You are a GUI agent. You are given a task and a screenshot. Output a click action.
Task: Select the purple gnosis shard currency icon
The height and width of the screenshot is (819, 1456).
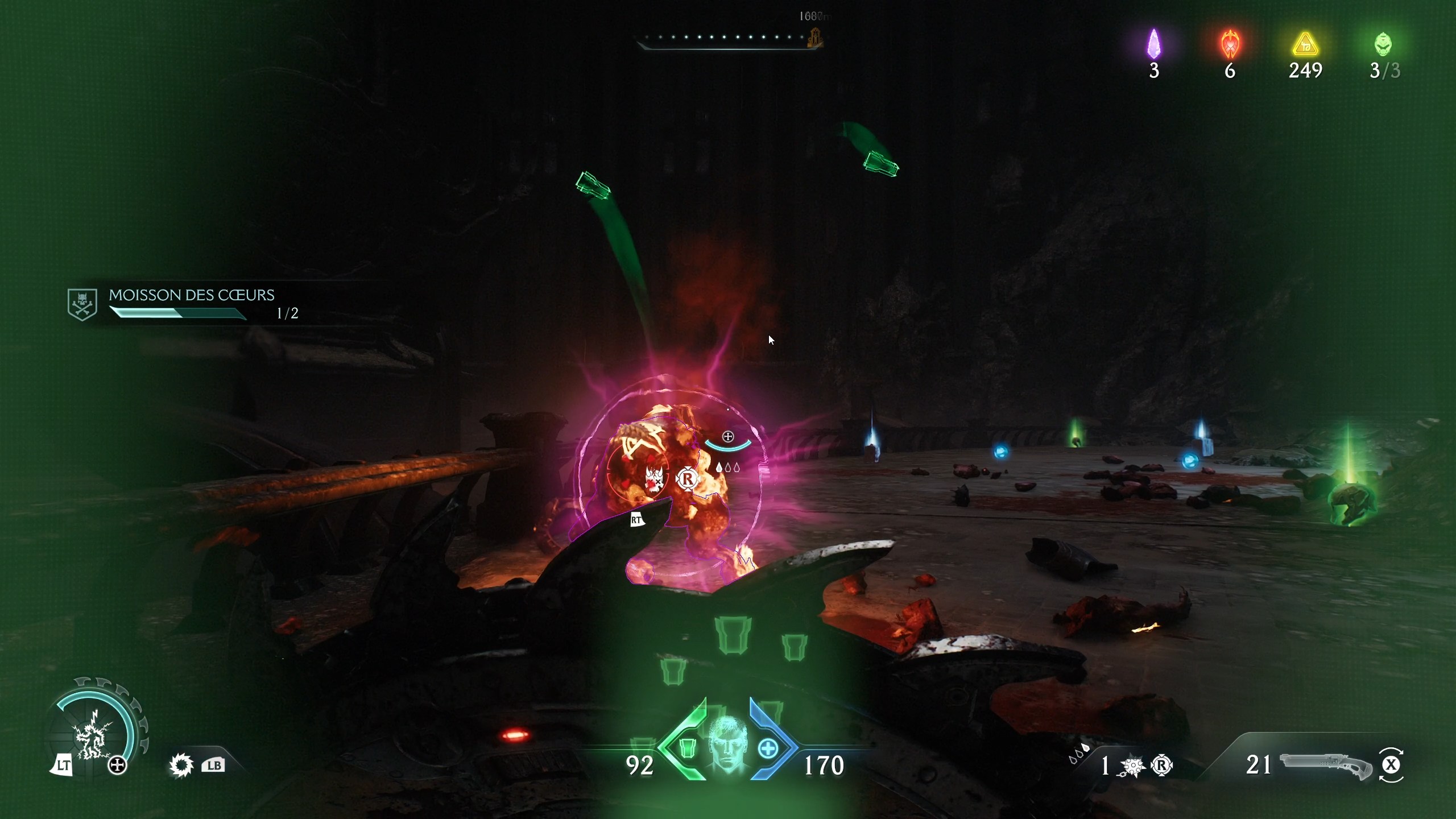point(1153,43)
